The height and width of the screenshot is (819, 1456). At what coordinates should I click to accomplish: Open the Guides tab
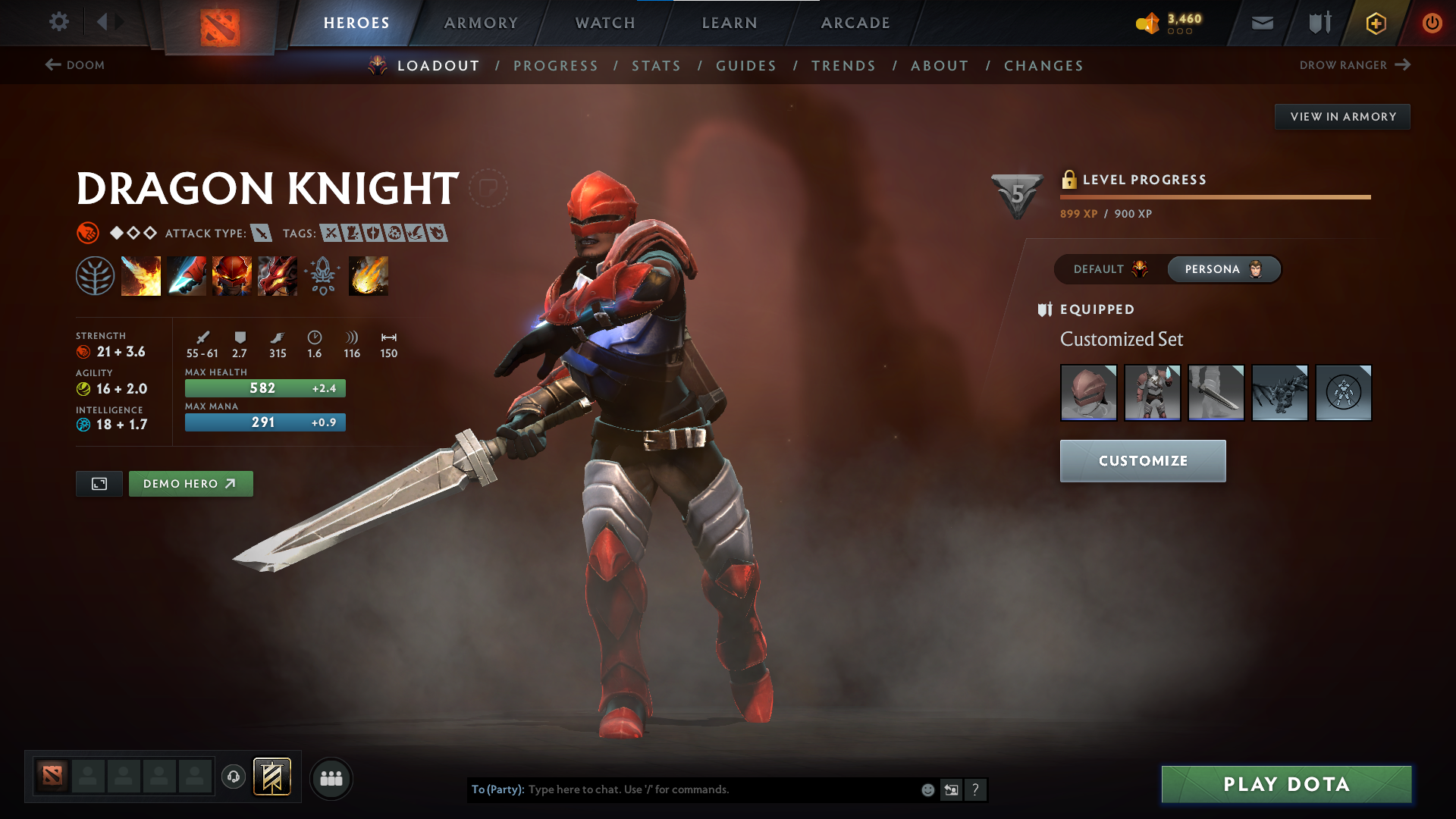point(745,66)
